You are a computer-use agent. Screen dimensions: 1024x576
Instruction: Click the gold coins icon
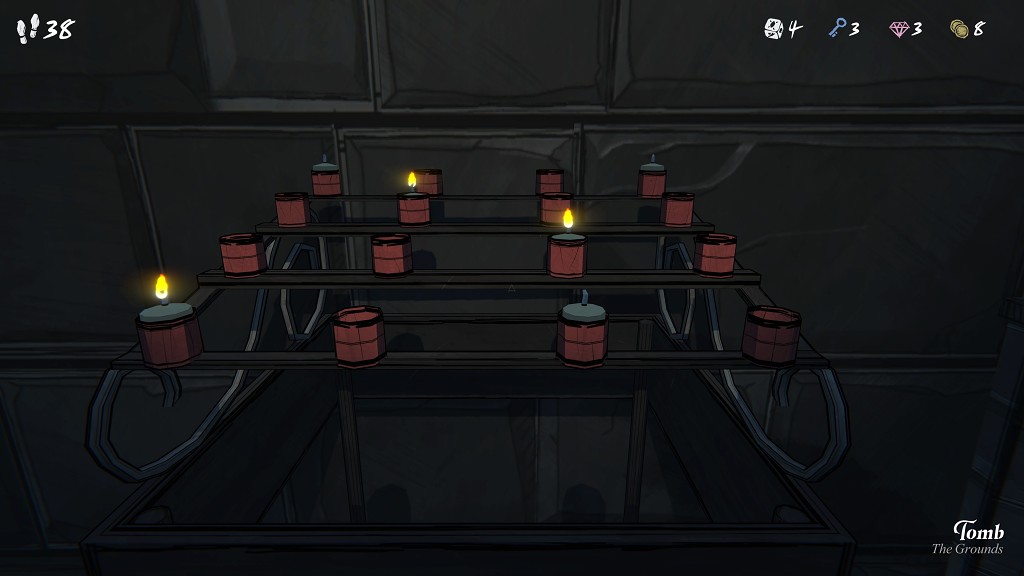[960, 29]
